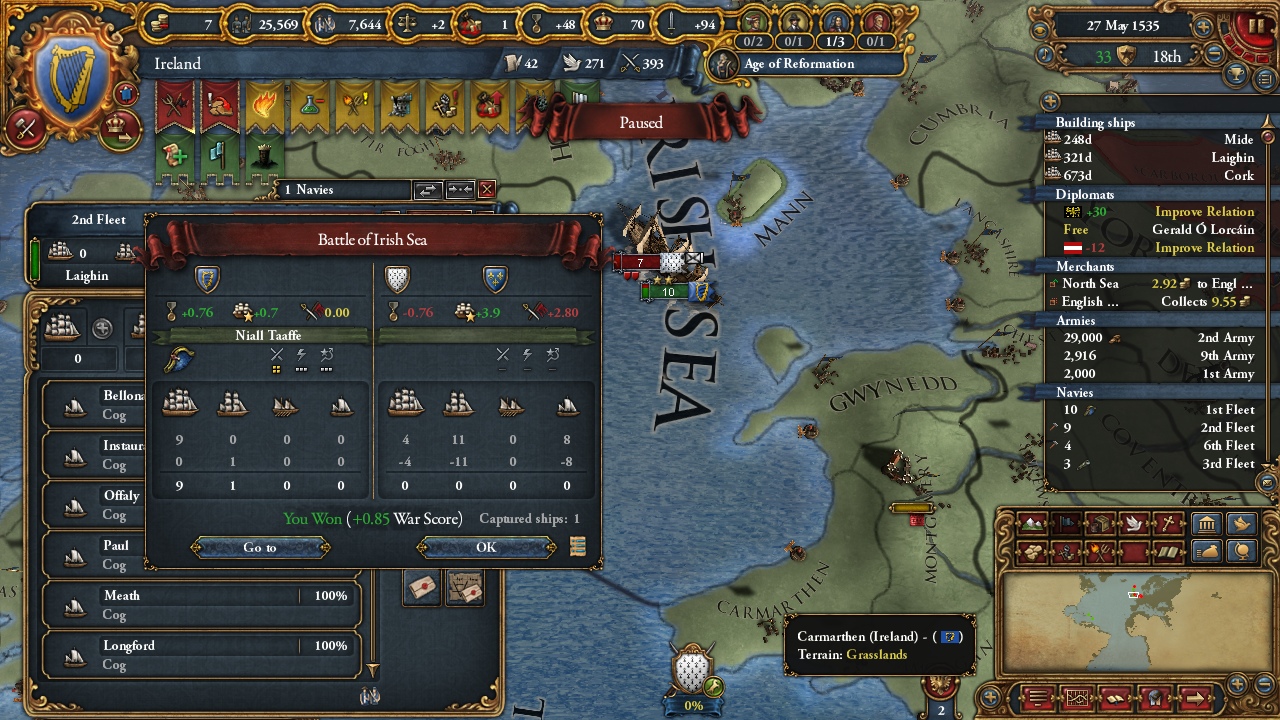The image size is (1280, 720).
Task: Select the 2nd Army in outliner
Action: pyautogui.click(x=1157, y=338)
